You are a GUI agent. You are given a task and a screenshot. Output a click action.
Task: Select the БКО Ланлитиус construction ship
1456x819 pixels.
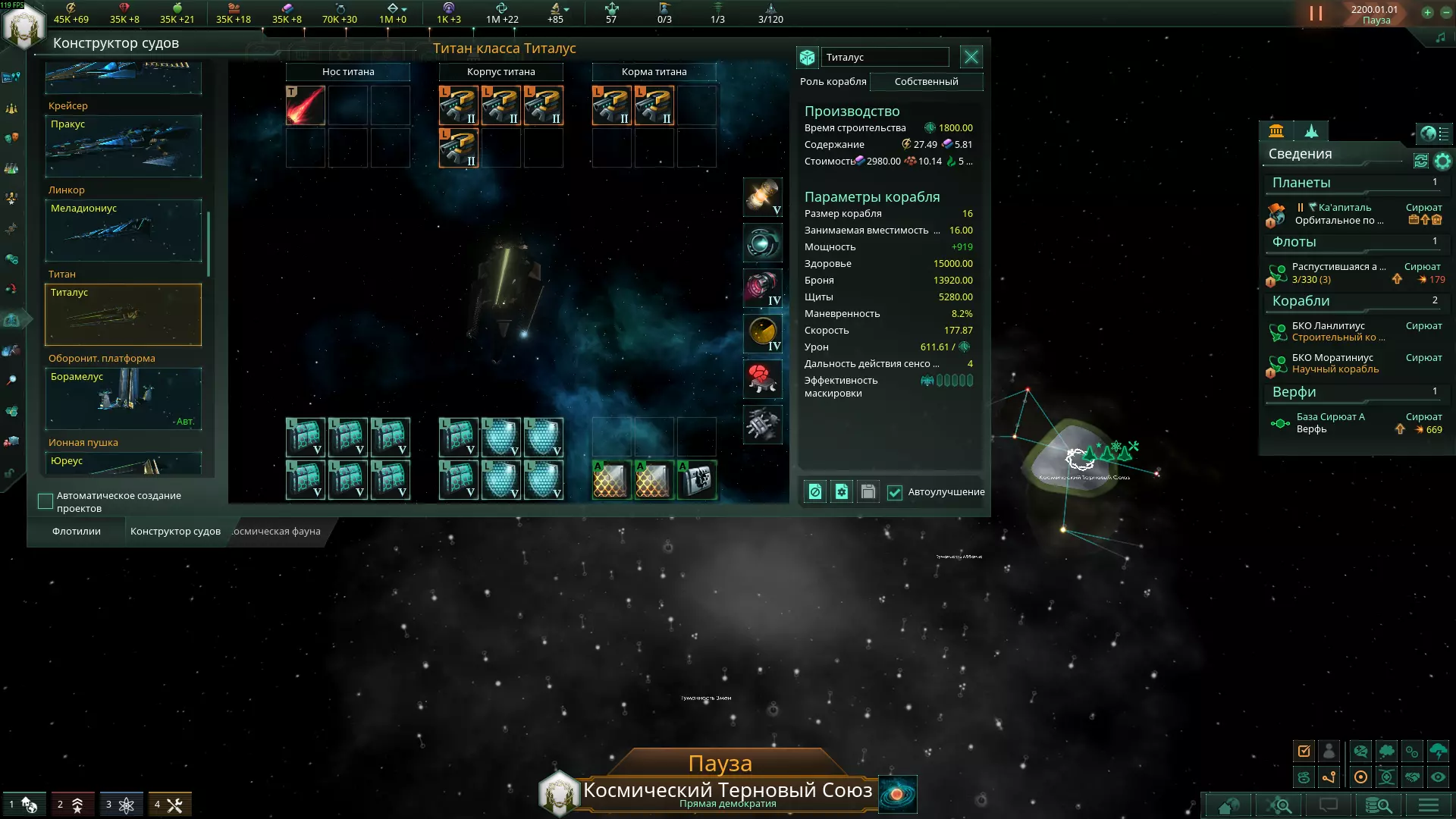click(1338, 331)
